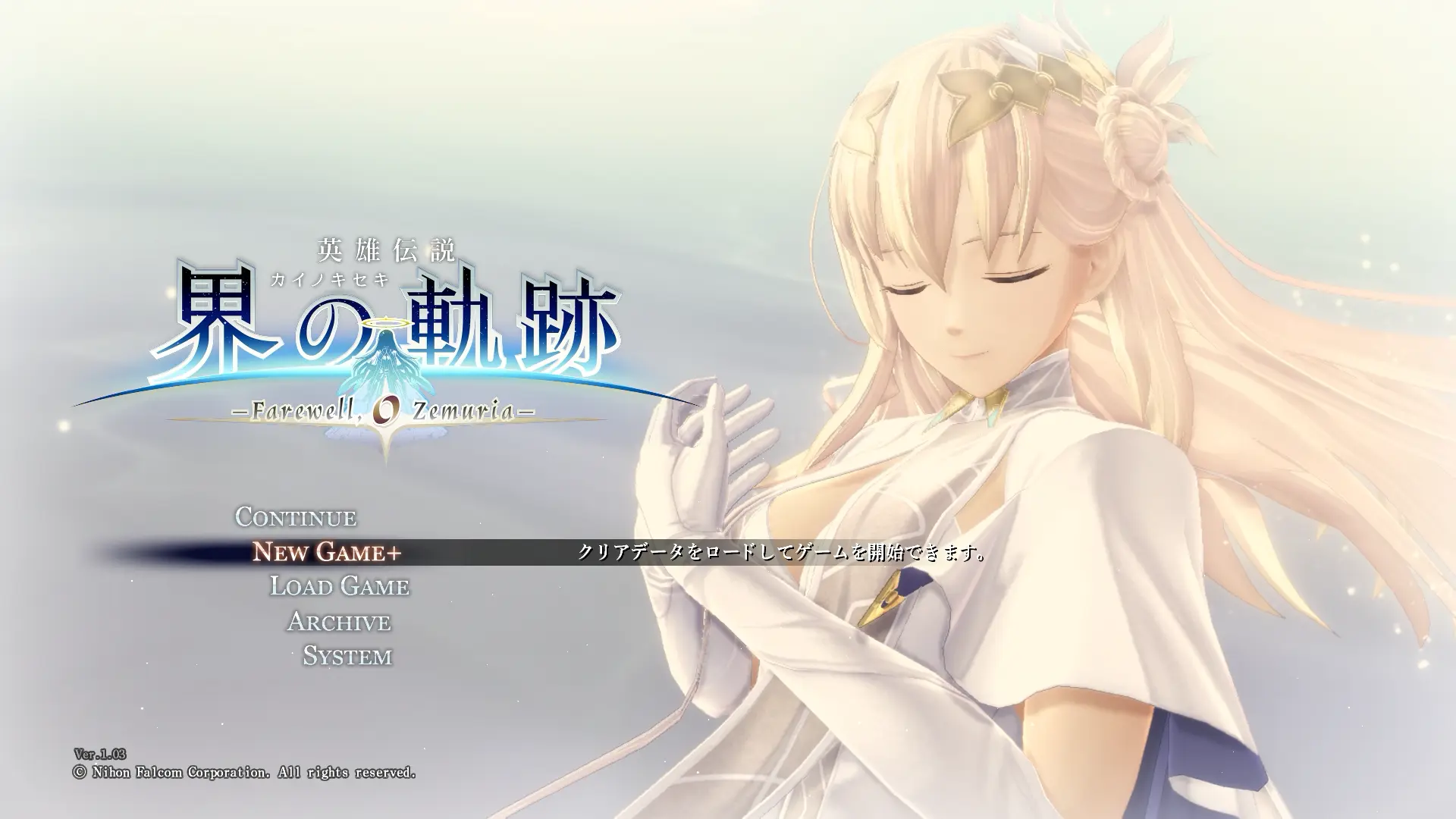Click the Japanese tooltip beside New Game+
Image resolution: width=1456 pixels, height=819 pixels.
coord(781,553)
